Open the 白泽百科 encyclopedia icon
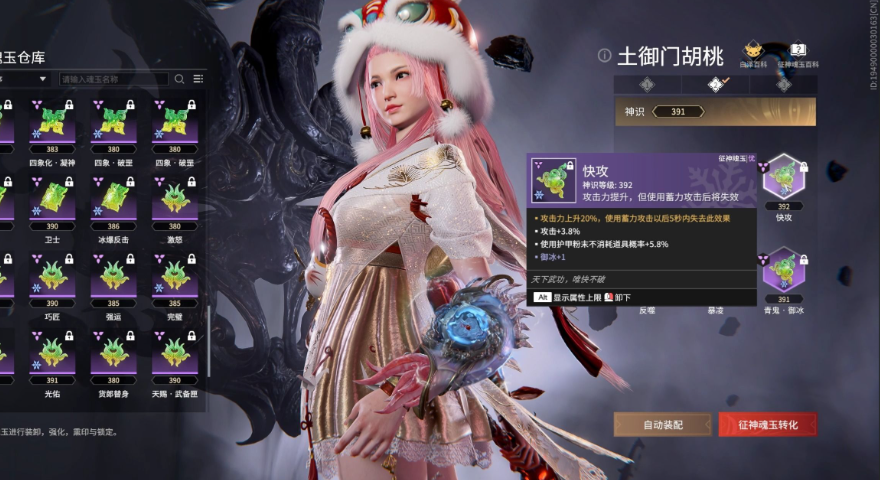Image resolution: width=880 pixels, height=480 pixels. pyautogui.click(x=753, y=51)
